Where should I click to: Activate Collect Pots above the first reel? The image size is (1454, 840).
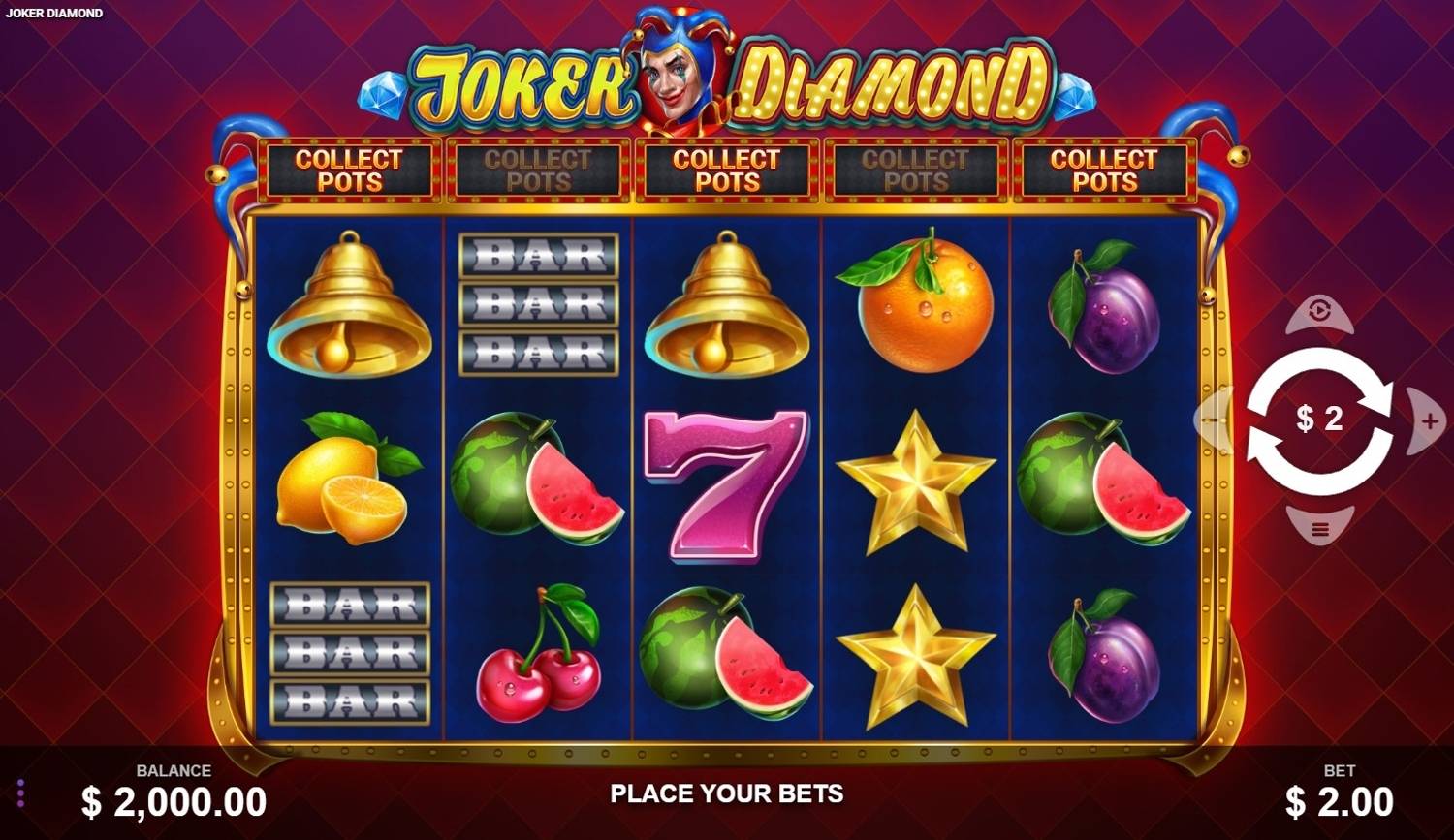(x=347, y=170)
